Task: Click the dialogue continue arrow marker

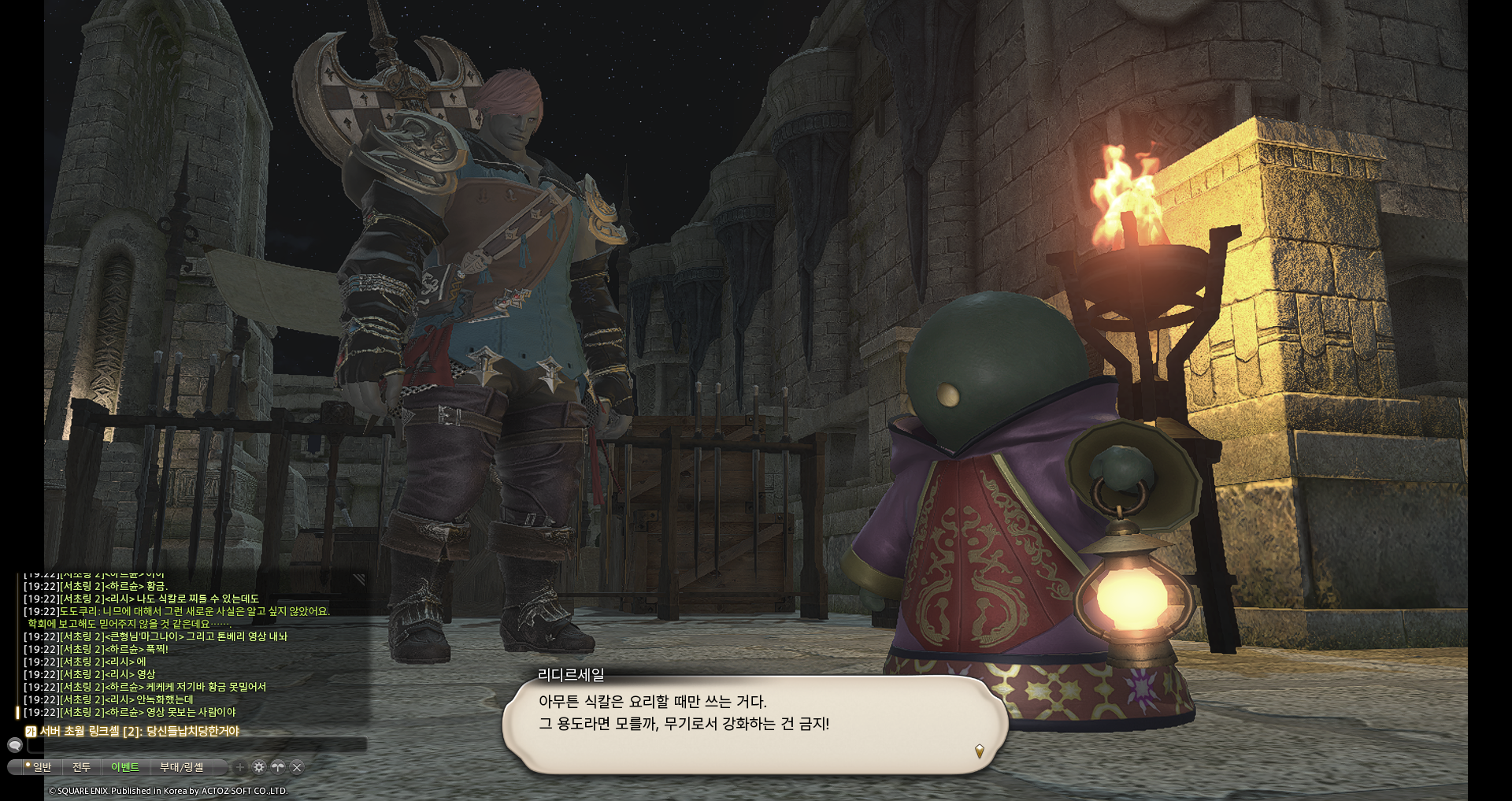Action: [979, 751]
